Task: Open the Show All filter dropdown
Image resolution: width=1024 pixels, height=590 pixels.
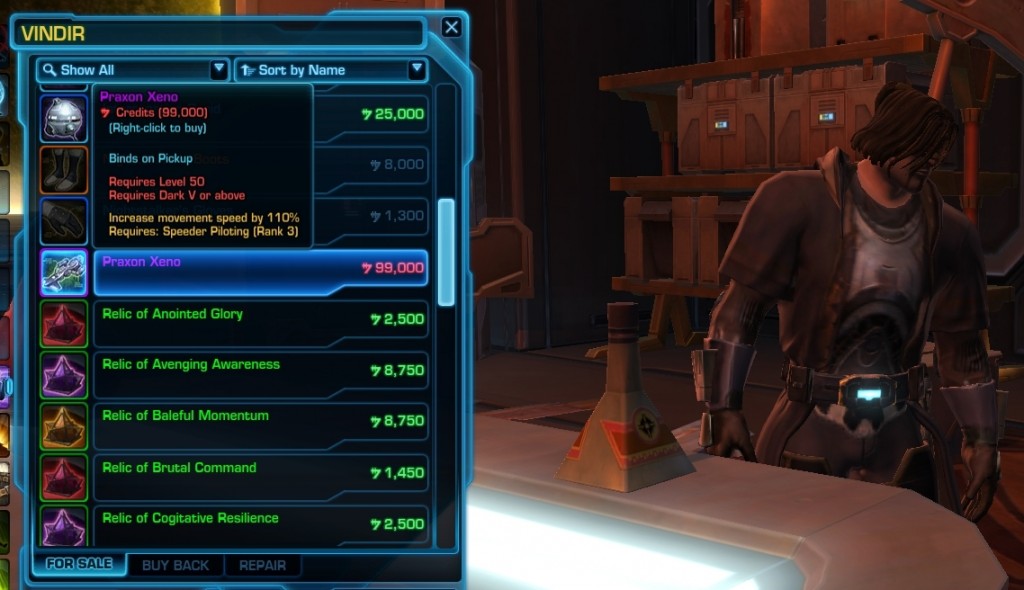Action: [133, 70]
